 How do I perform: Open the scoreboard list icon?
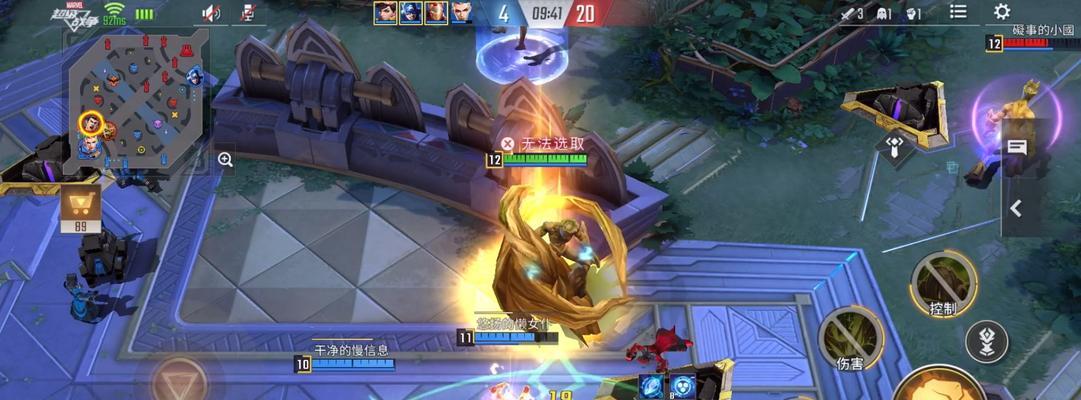(958, 12)
